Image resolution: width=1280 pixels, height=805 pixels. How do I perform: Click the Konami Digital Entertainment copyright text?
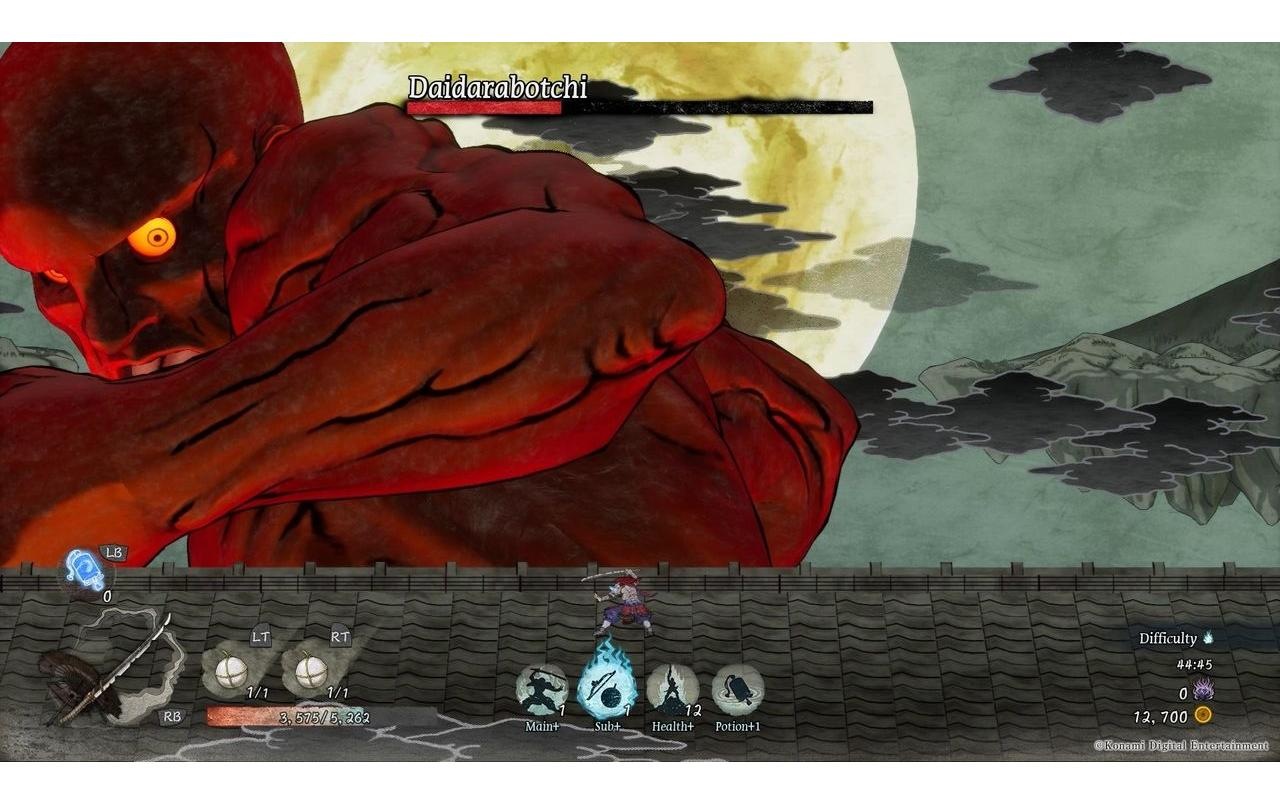click(1182, 745)
